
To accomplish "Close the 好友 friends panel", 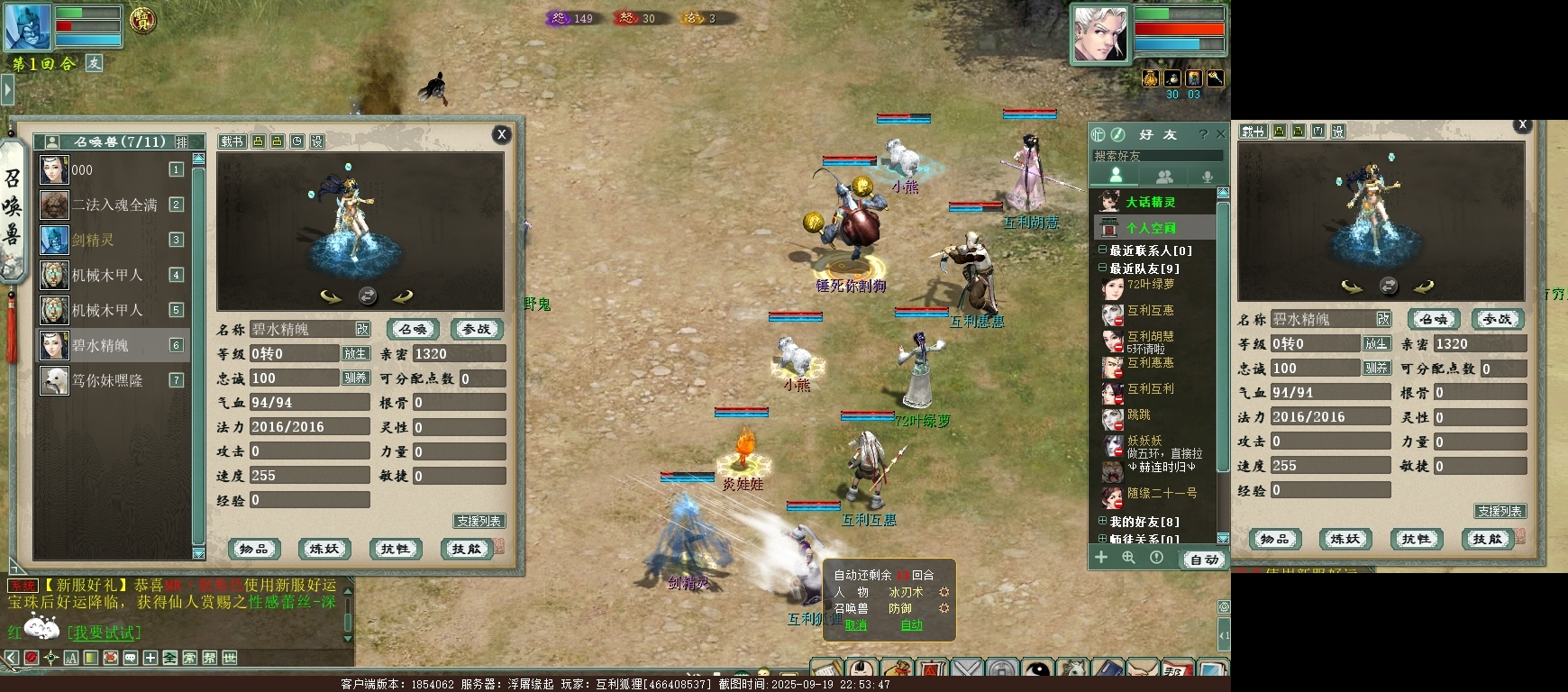I will tap(1220, 134).
